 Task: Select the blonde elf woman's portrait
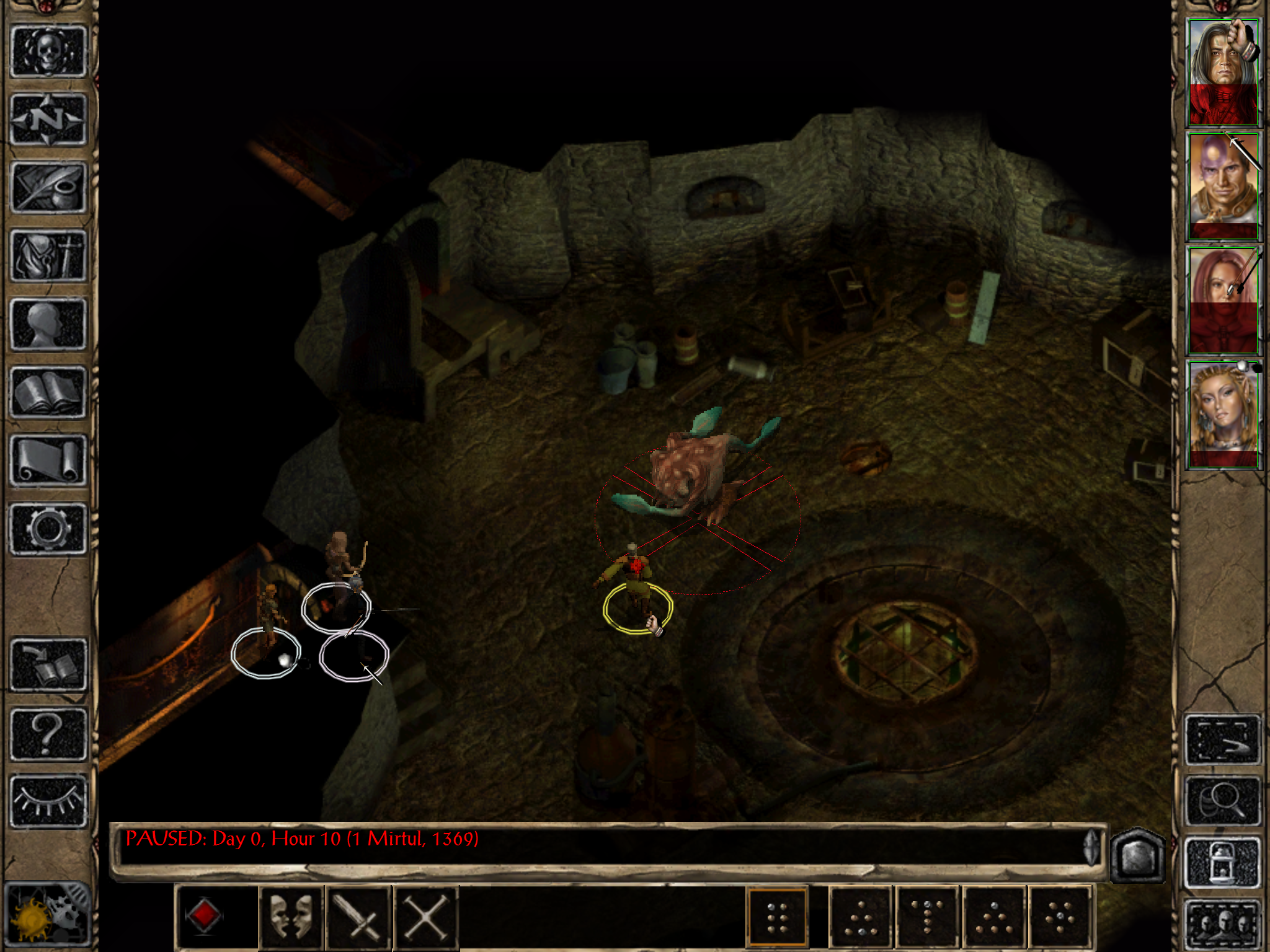pyautogui.click(x=1223, y=413)
